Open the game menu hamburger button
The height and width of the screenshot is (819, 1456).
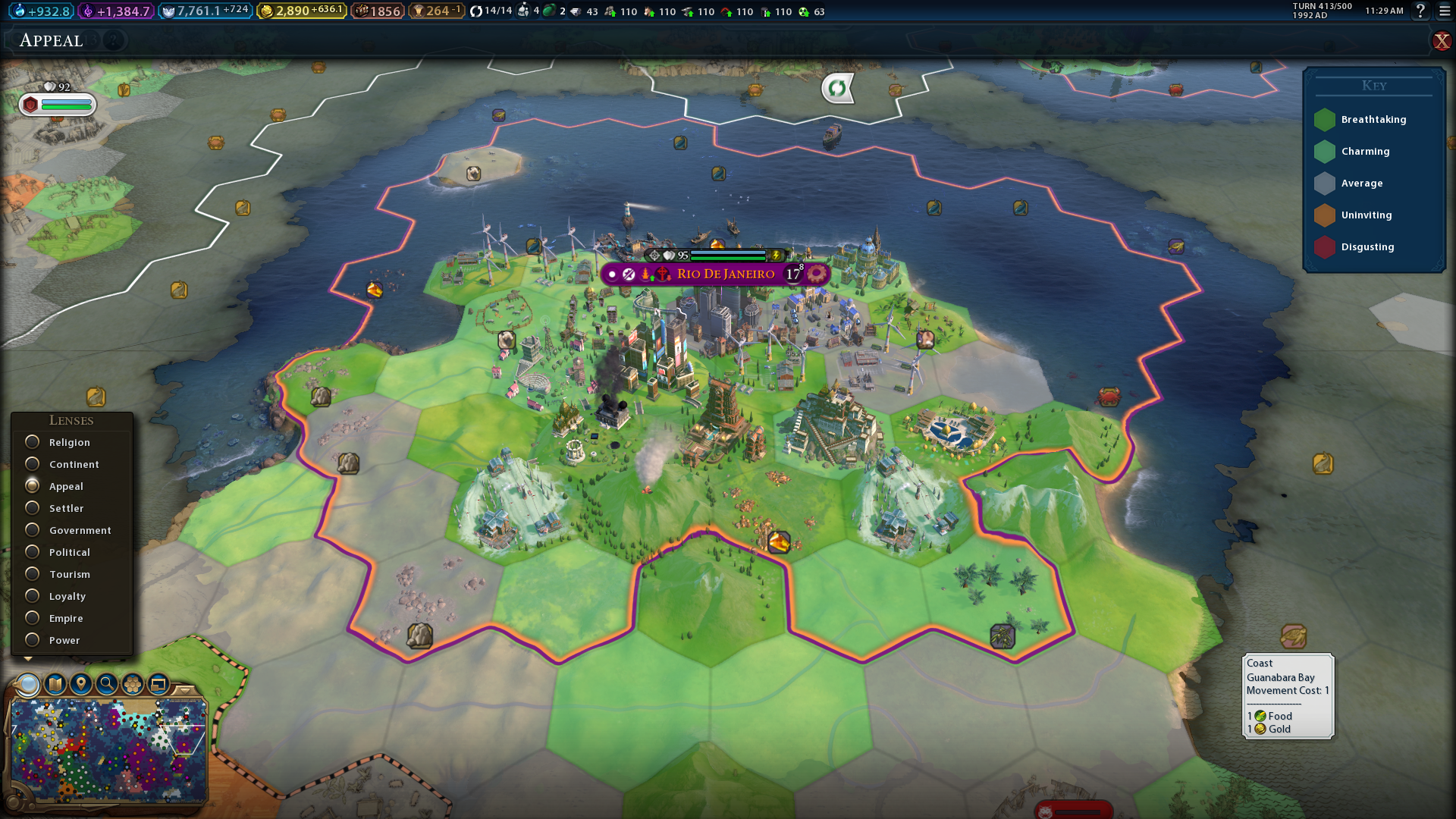(x=1445, y=11)
